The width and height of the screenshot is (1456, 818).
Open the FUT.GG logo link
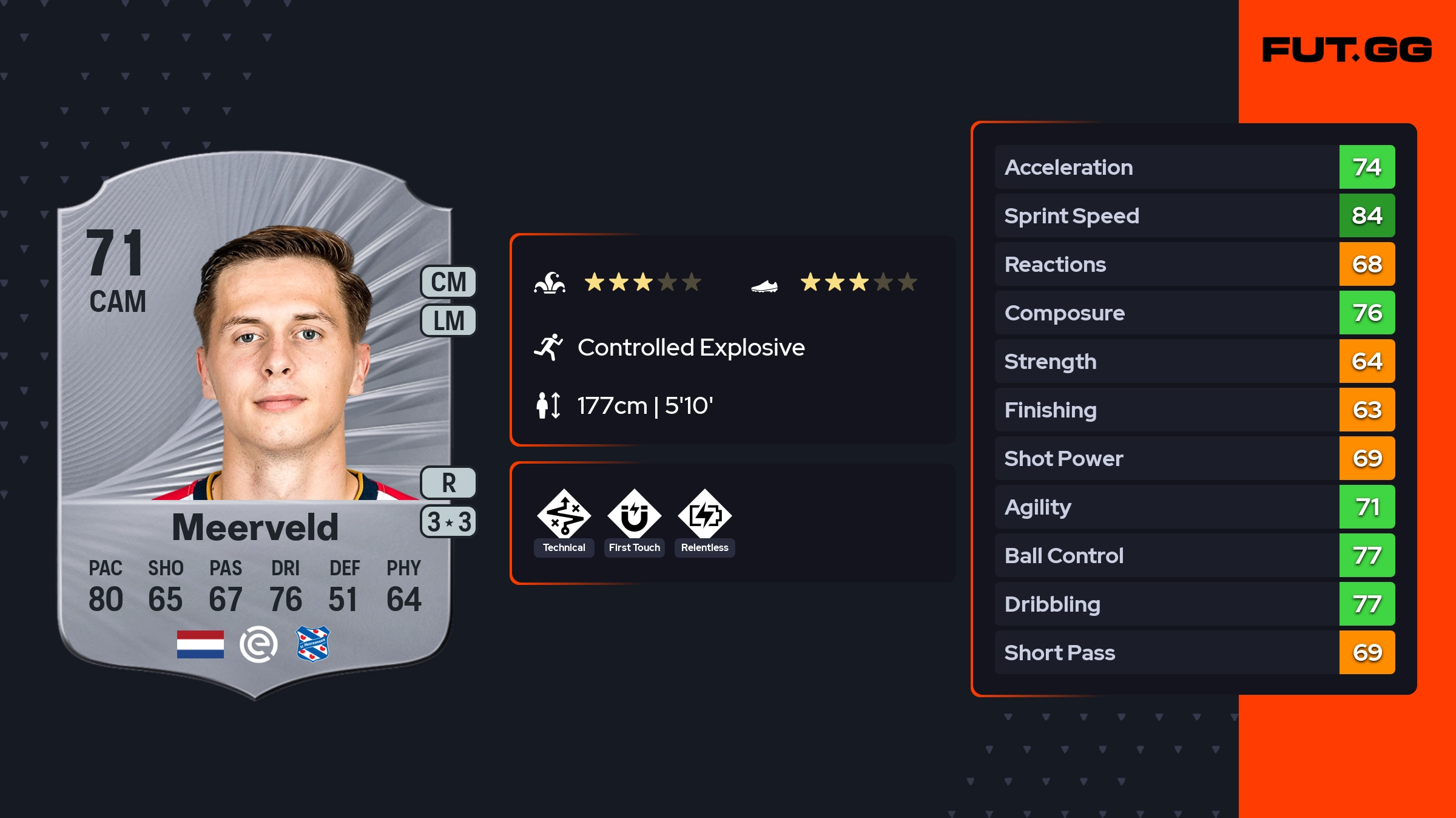coord(1347,50)
